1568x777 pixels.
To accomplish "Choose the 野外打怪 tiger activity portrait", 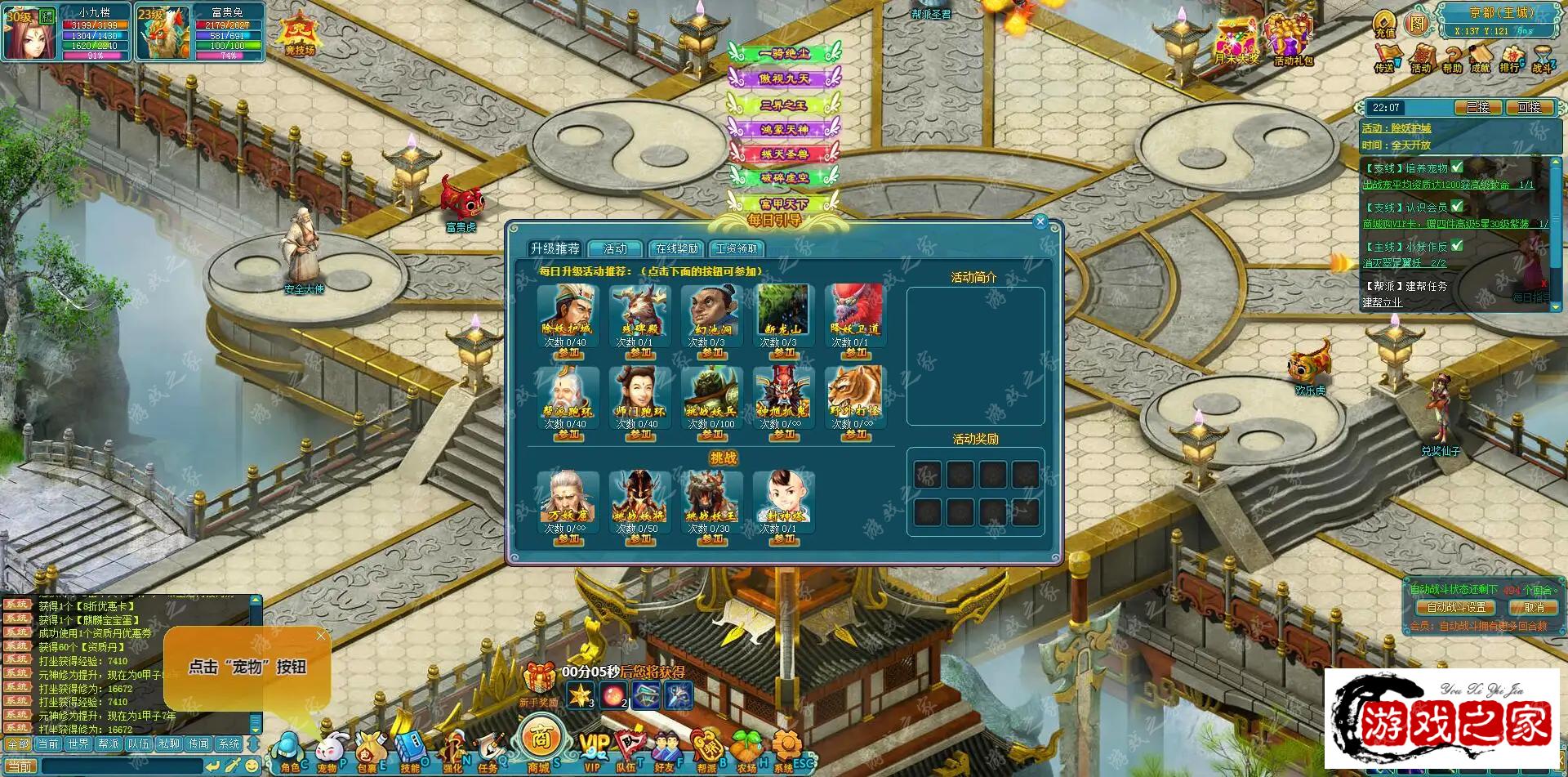I will coord(855,391).
